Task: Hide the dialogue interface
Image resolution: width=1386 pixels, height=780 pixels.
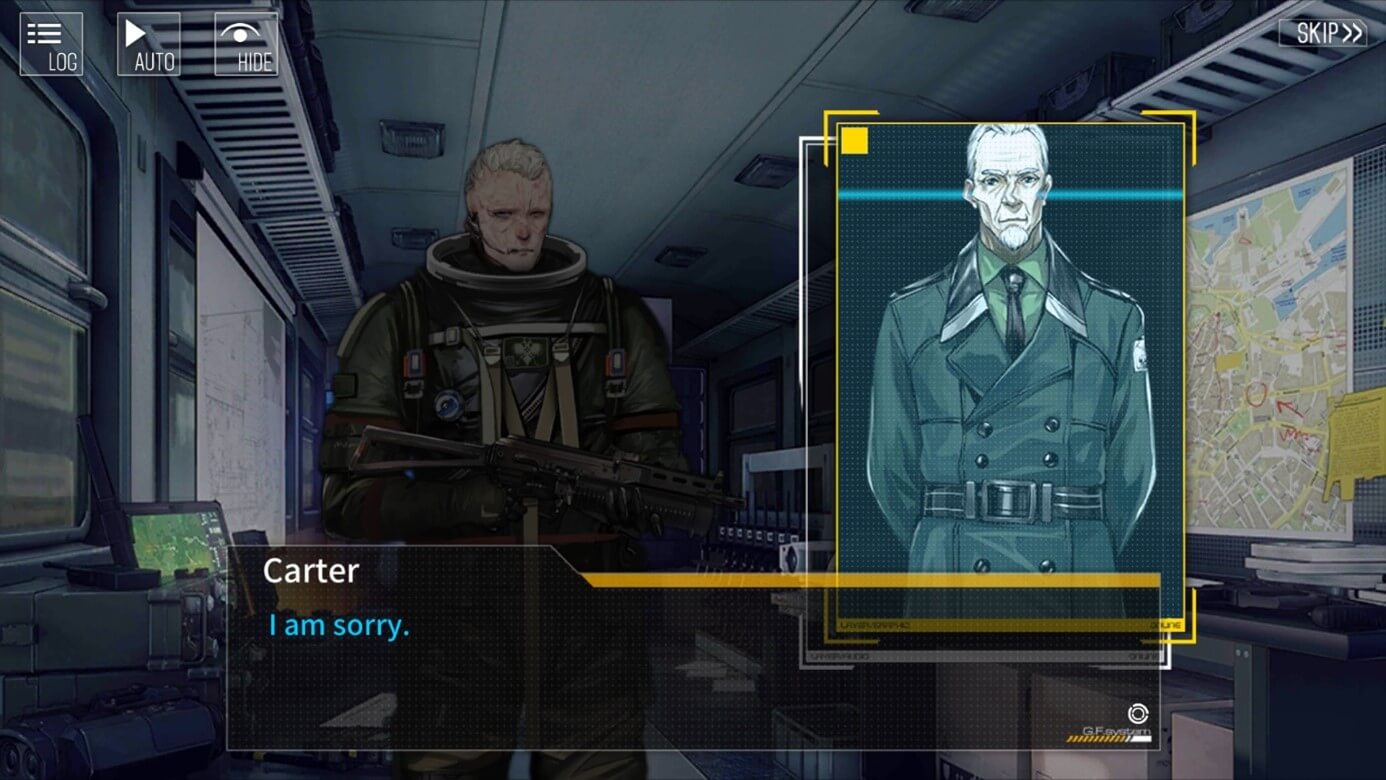Action: click(x=246, y=44)
